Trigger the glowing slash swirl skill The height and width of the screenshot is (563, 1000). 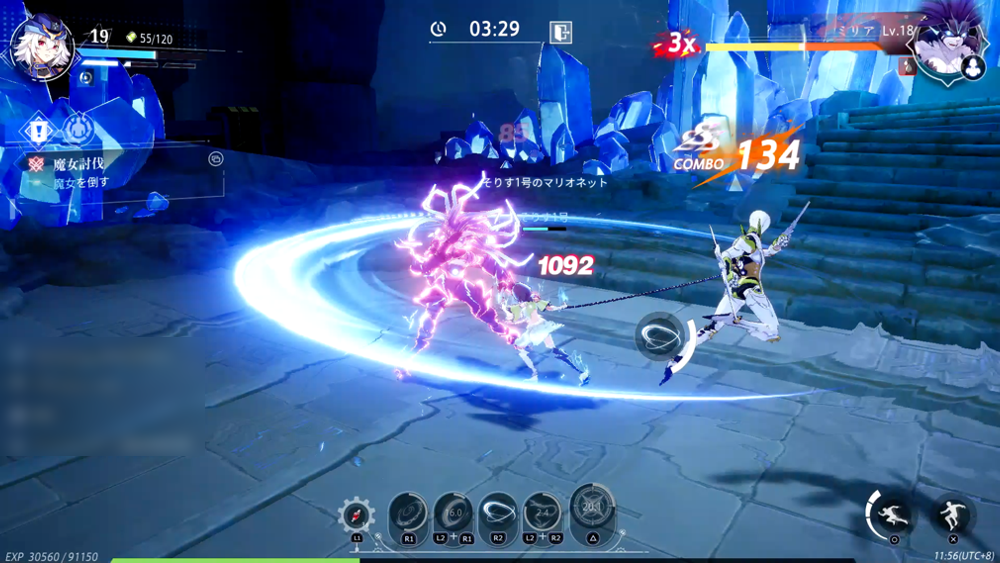499,513
